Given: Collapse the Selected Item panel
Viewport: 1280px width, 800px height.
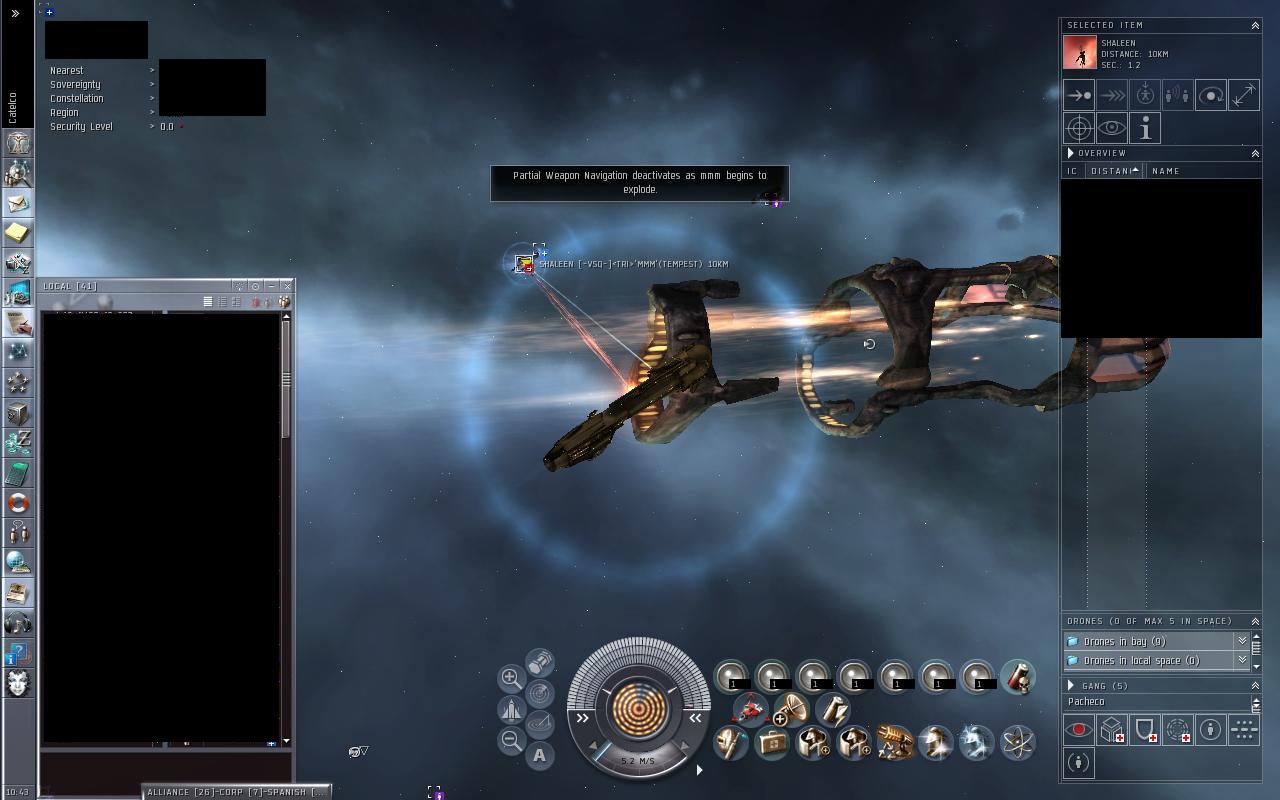Looking at the screenshot, I should (1255, 25).
